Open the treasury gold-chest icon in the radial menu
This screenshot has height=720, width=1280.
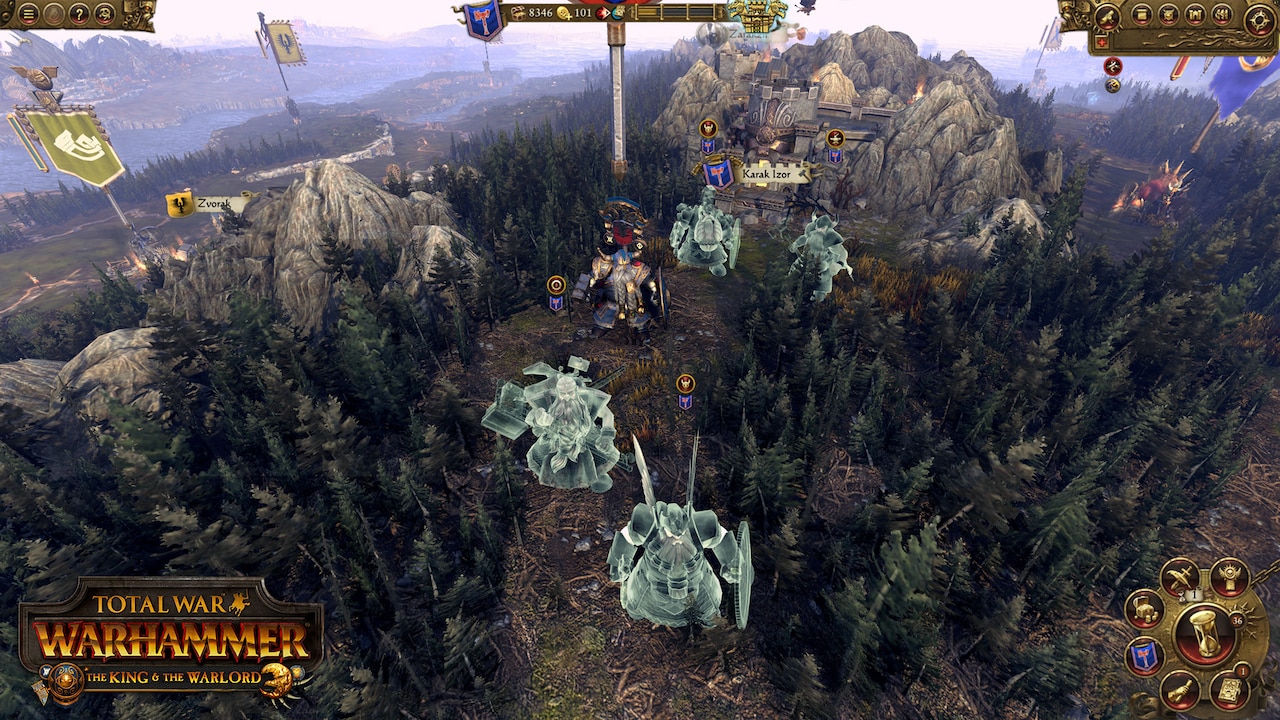[x=1145, y=609]
